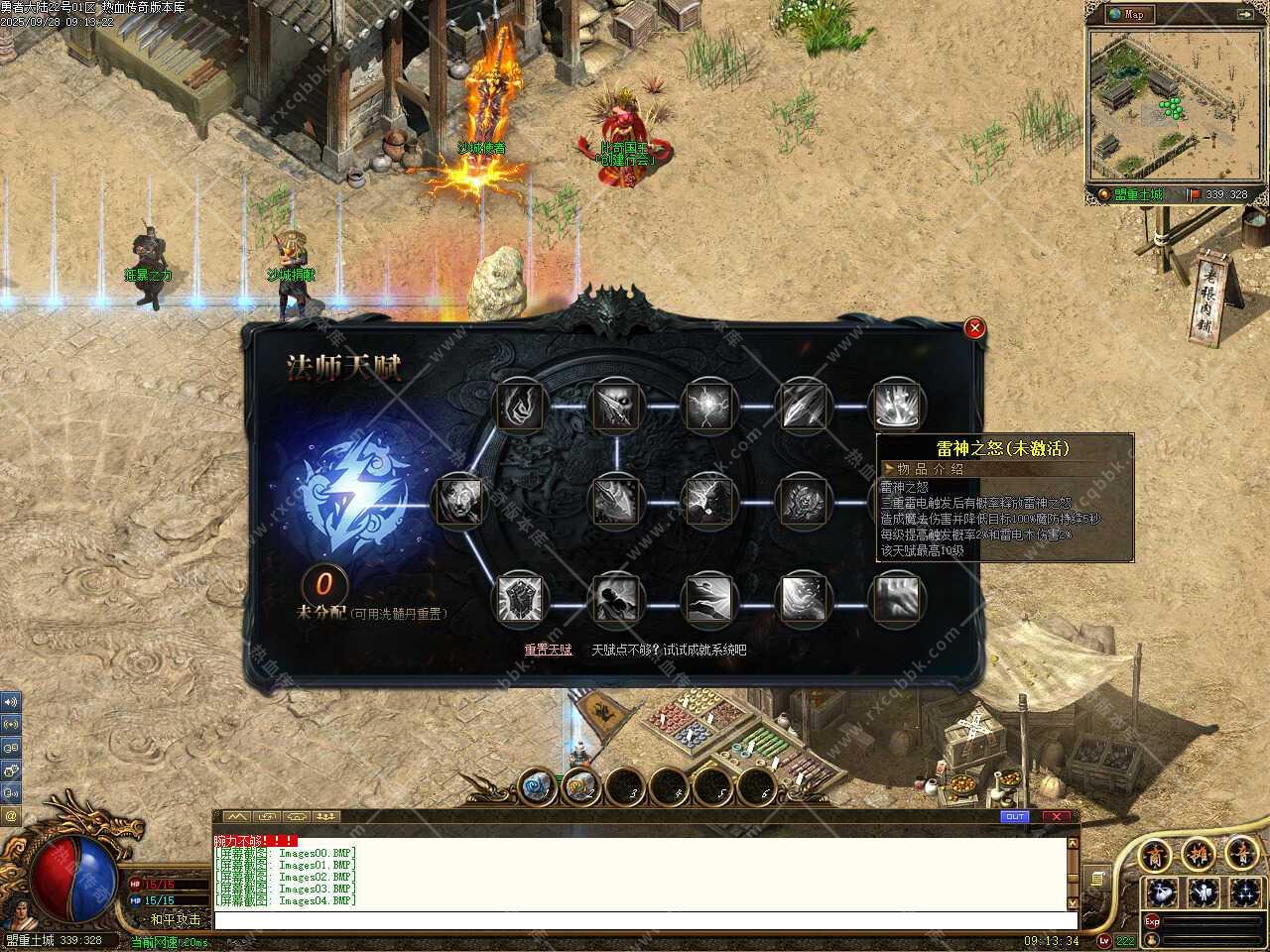Click the blue OUT button on chat bar
The width and height of the screenshot is (1270, 952).
coord(1015,816)
